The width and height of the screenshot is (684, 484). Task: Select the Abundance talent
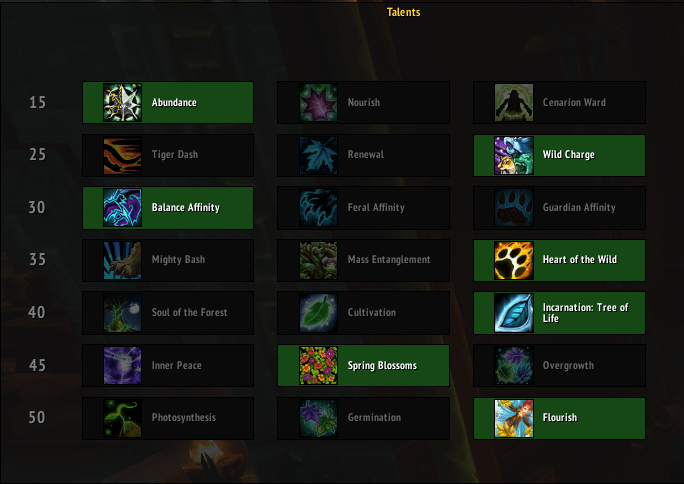(x=168, y=102)
